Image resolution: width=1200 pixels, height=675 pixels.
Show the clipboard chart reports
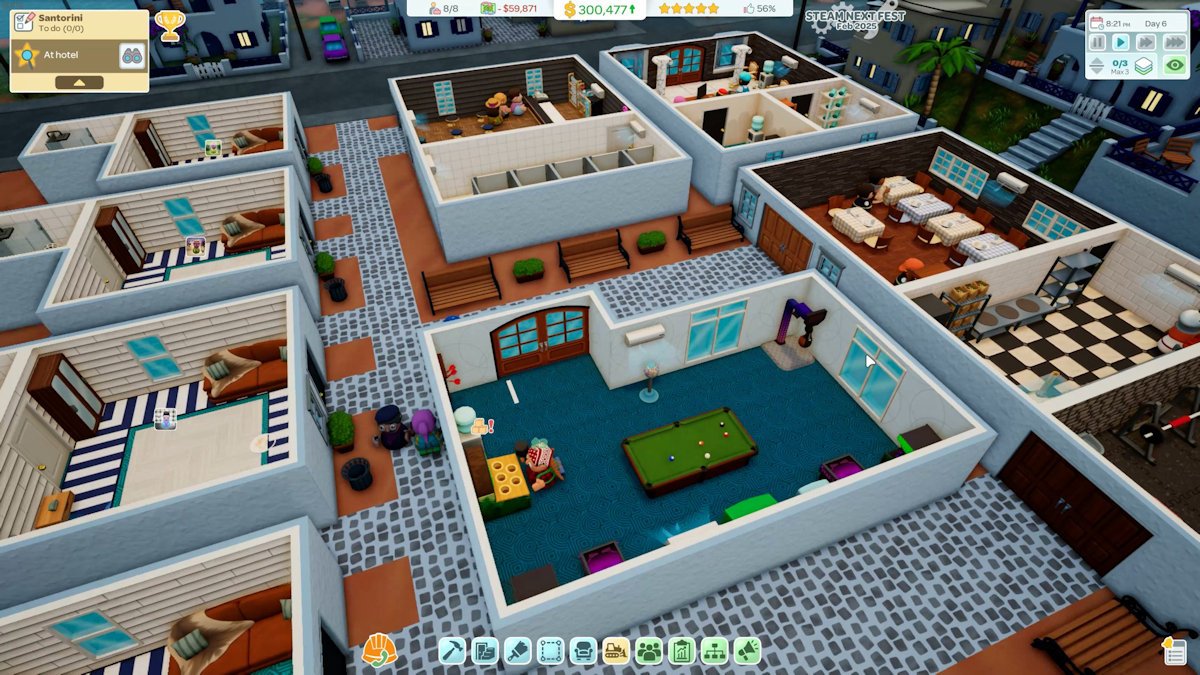(x=682, y=651)
